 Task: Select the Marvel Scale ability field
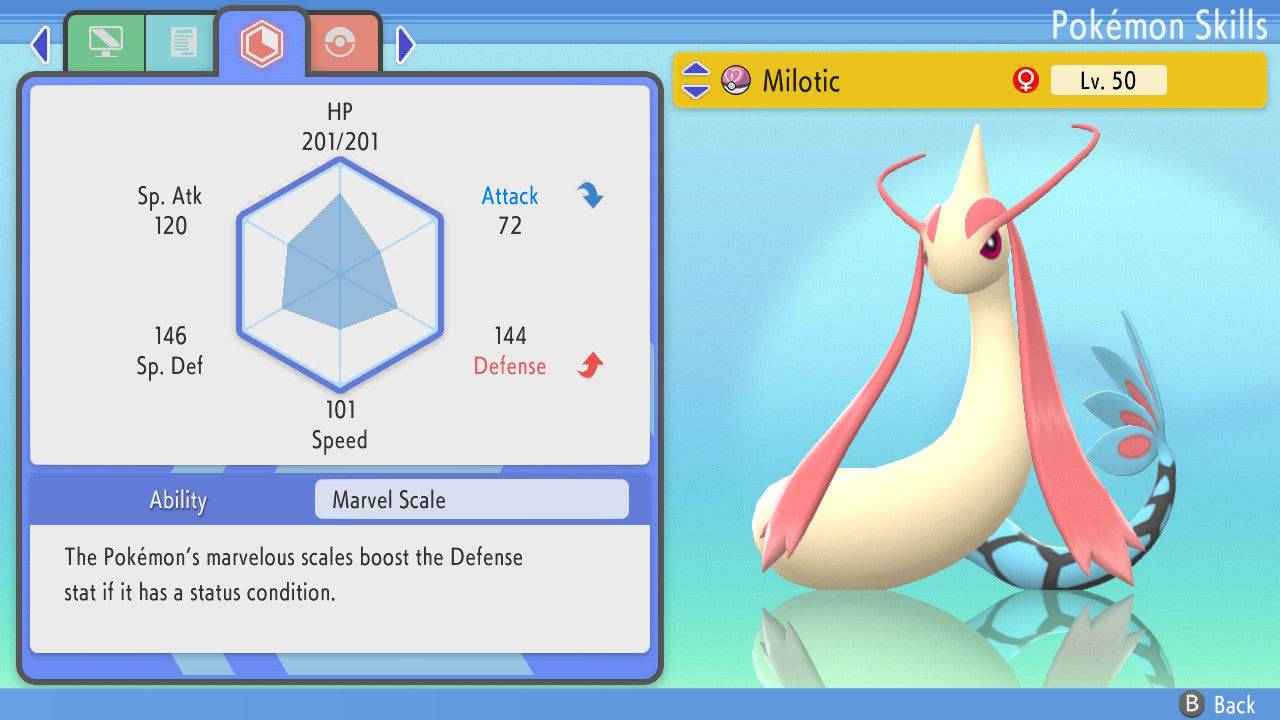click(x=471, y=500)
